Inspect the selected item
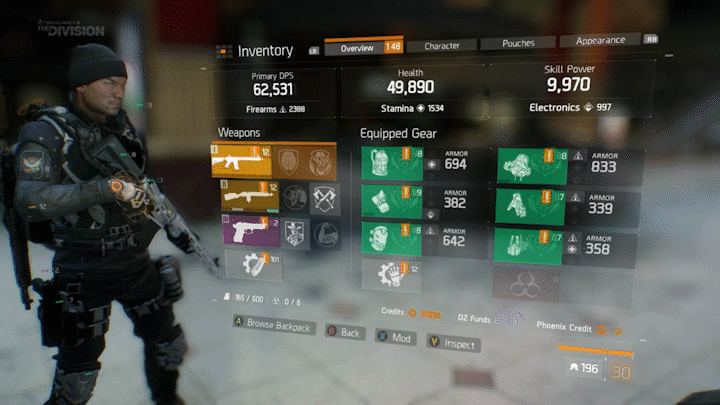720x405 pixels. coord(453,344)
